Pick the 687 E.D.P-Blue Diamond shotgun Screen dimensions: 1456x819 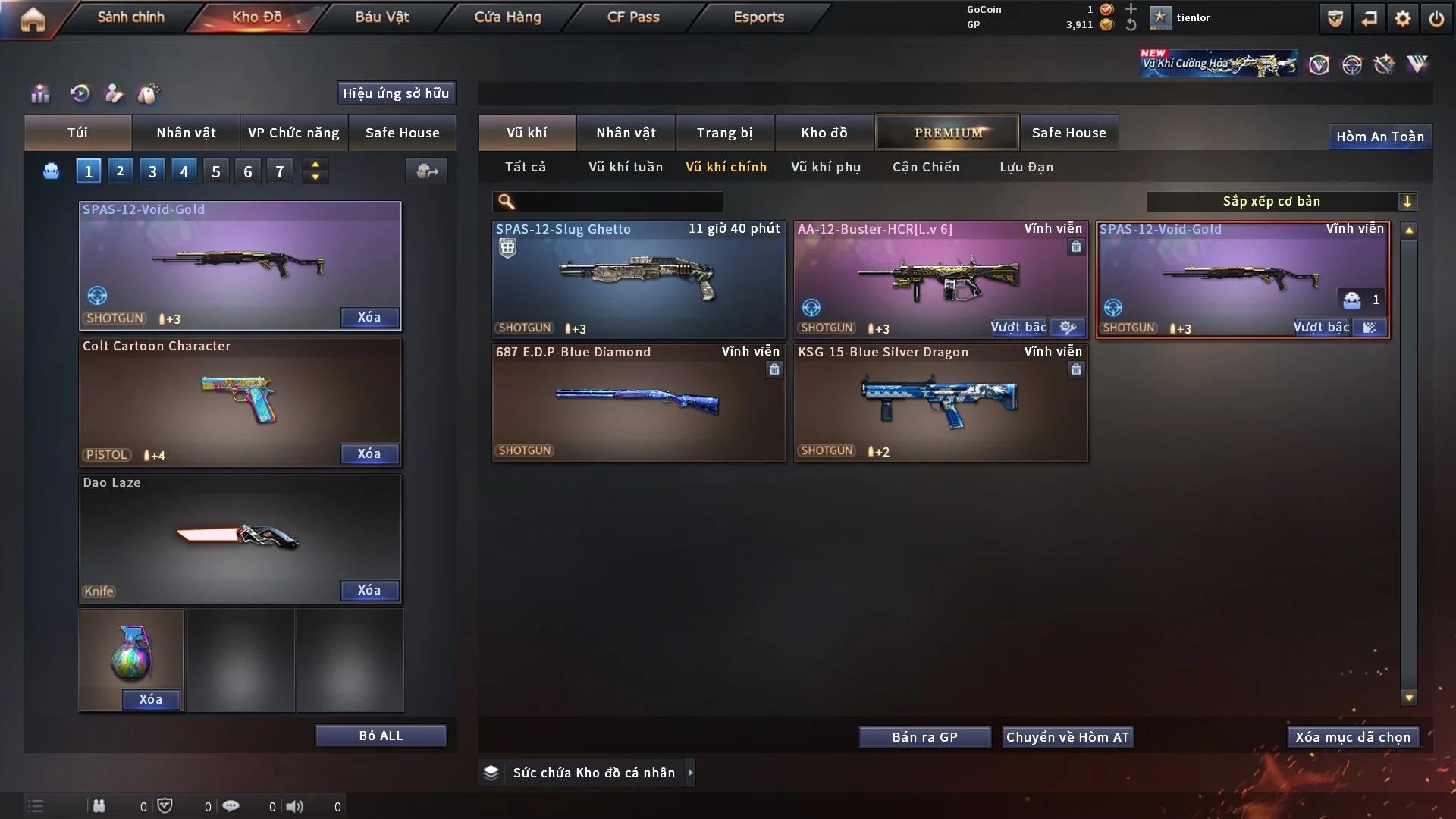(x=639, y=402)
